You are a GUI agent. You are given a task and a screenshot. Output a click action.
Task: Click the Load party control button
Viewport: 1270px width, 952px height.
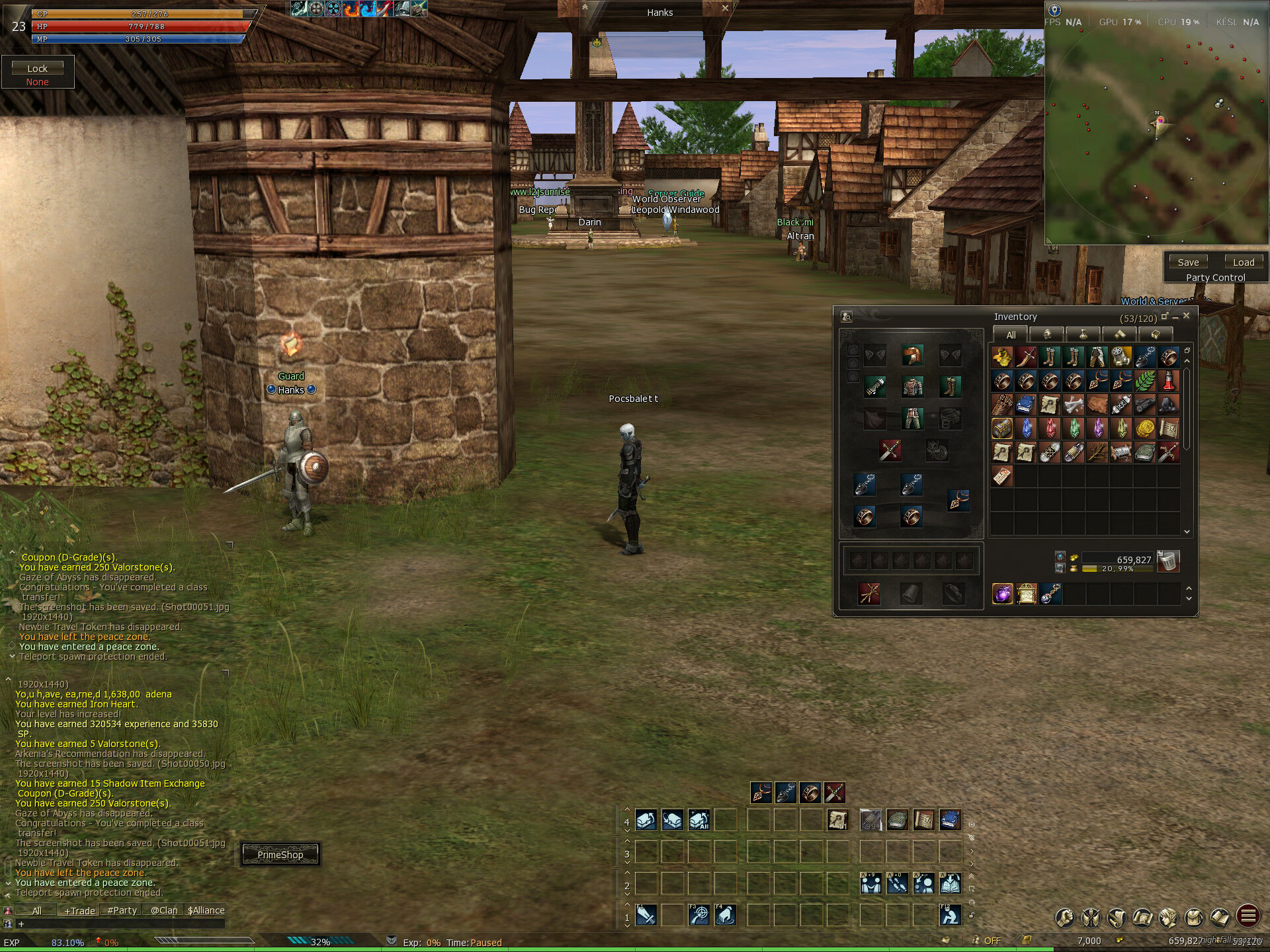point(1243,262)
